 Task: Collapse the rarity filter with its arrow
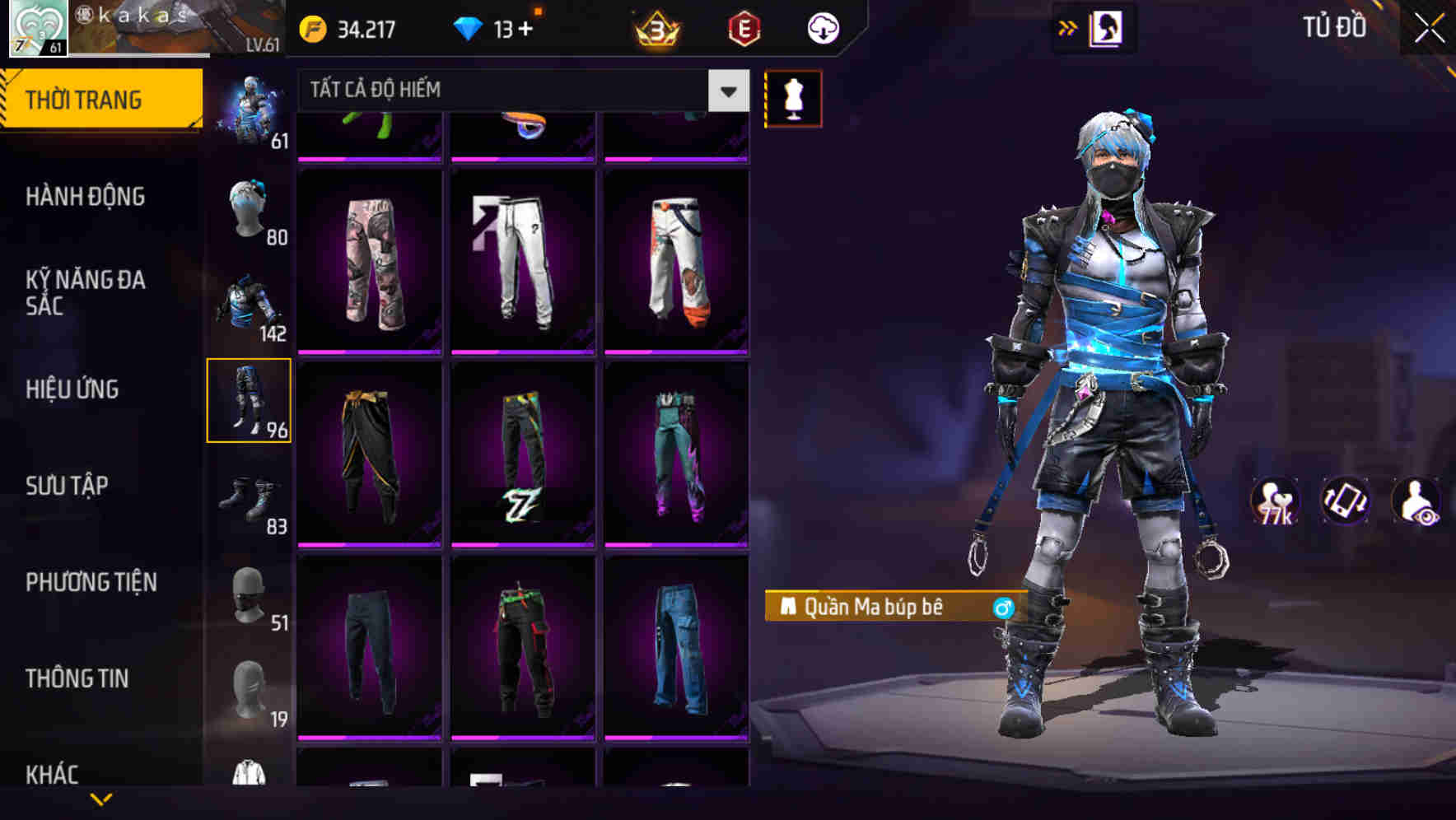coord(726,91)
